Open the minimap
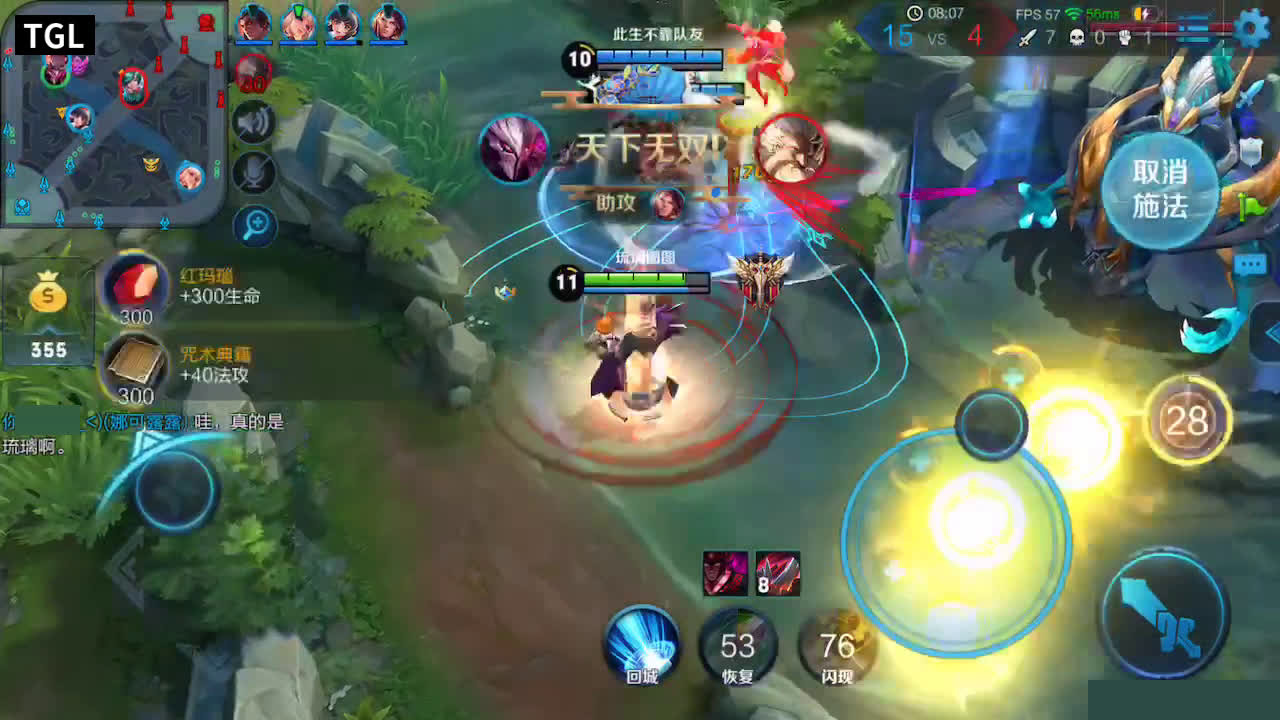The image size is (1280, 720). (113, 113)
